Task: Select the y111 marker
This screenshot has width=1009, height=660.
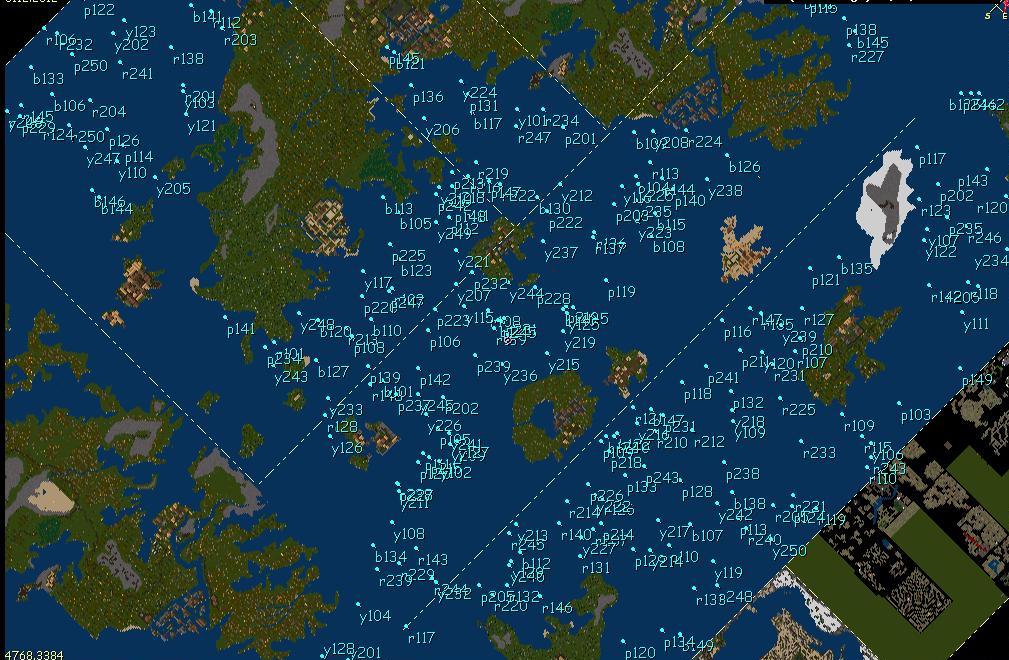Action: [976, 324]
